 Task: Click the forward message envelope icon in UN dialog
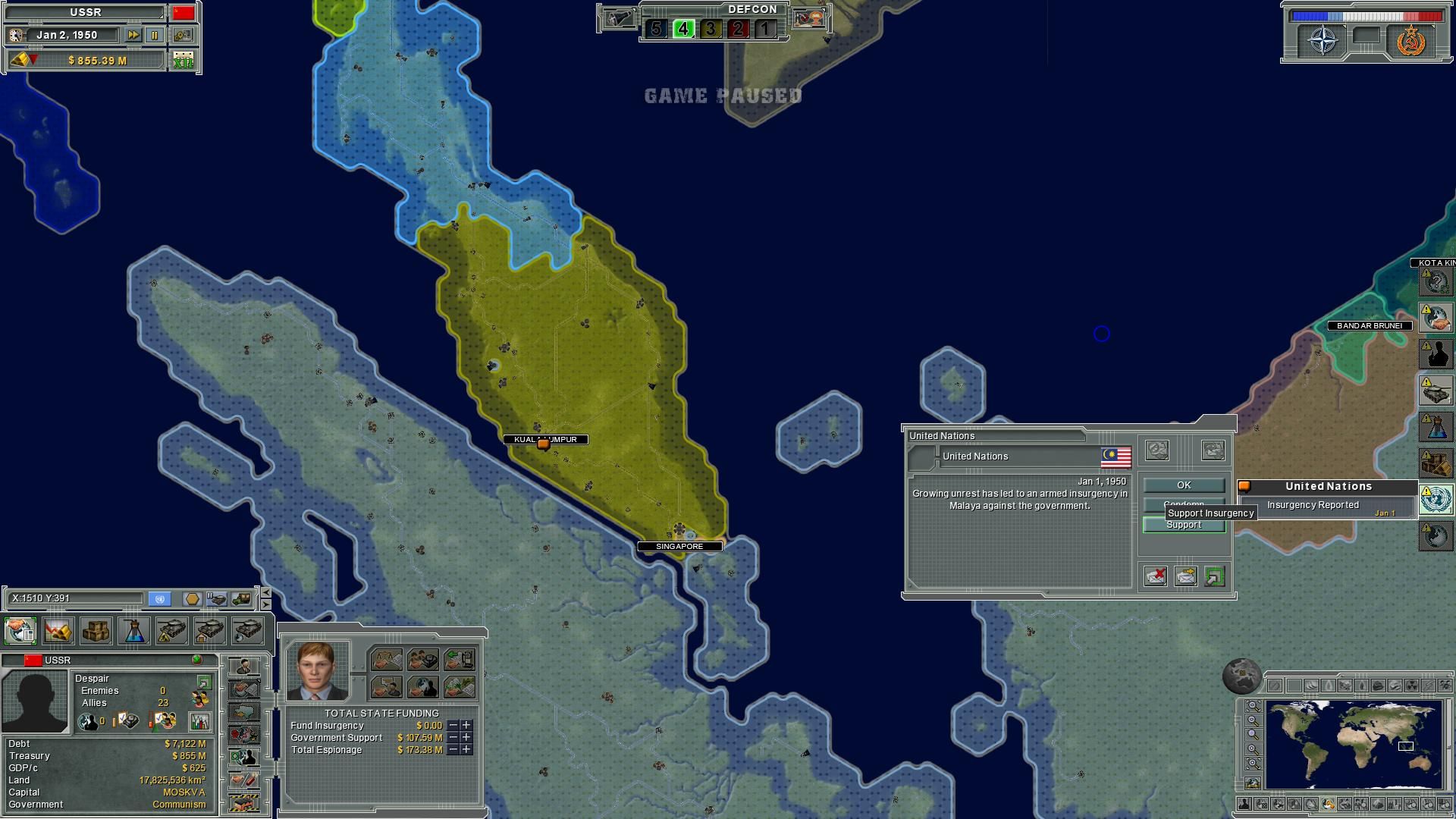[1185, 576]
